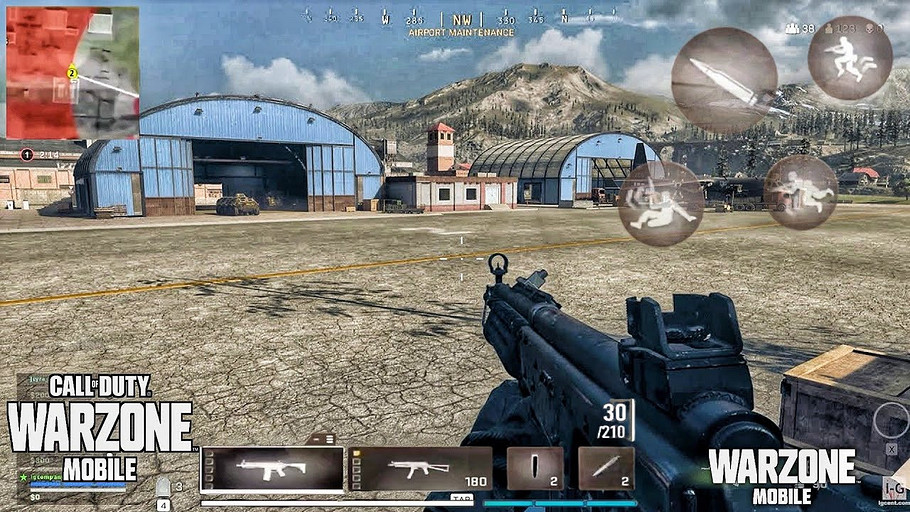
Task: Select the primary assault rifle slot
Action: pos(272,468)
